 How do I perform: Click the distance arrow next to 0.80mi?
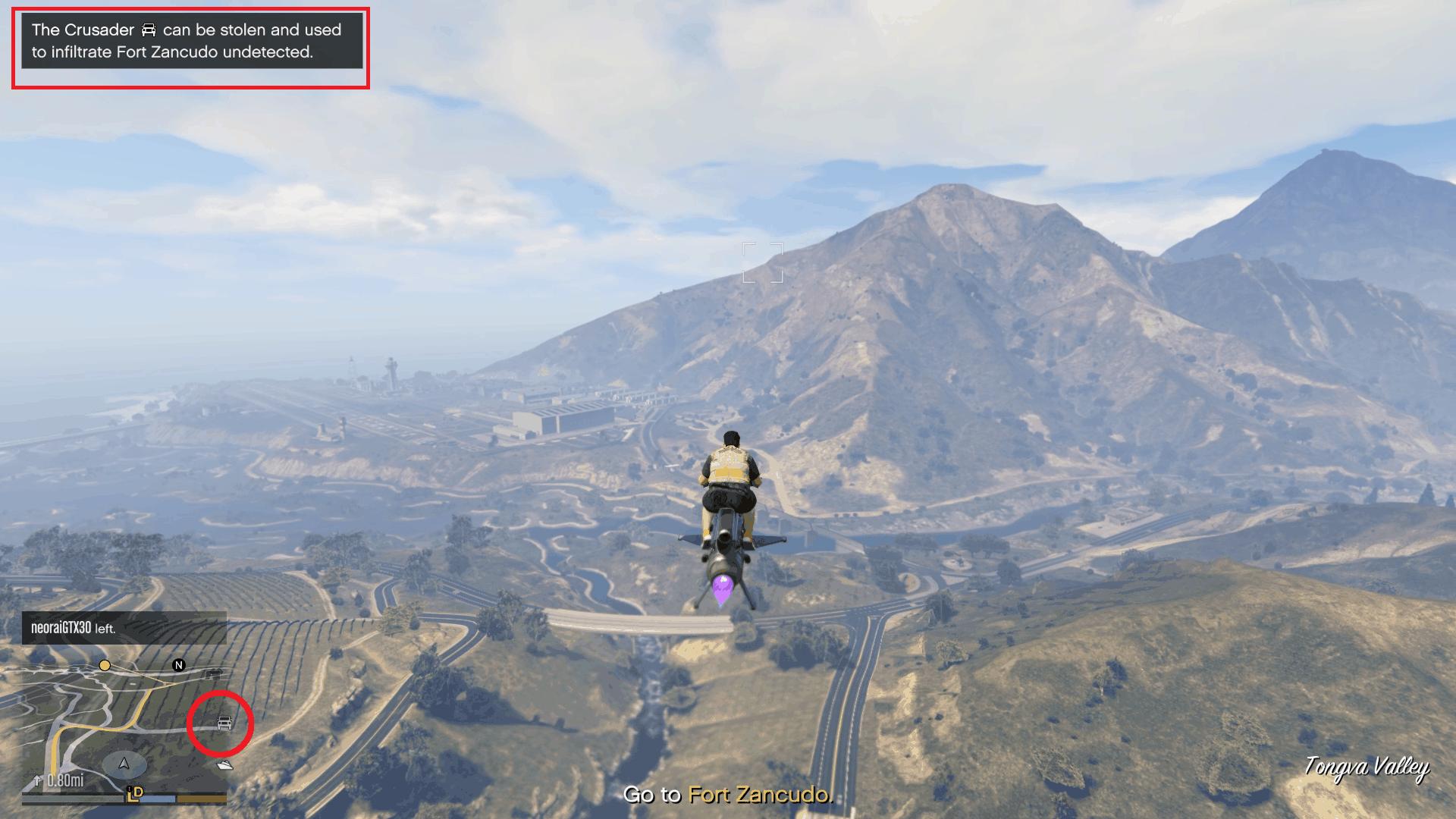point(37,780)
